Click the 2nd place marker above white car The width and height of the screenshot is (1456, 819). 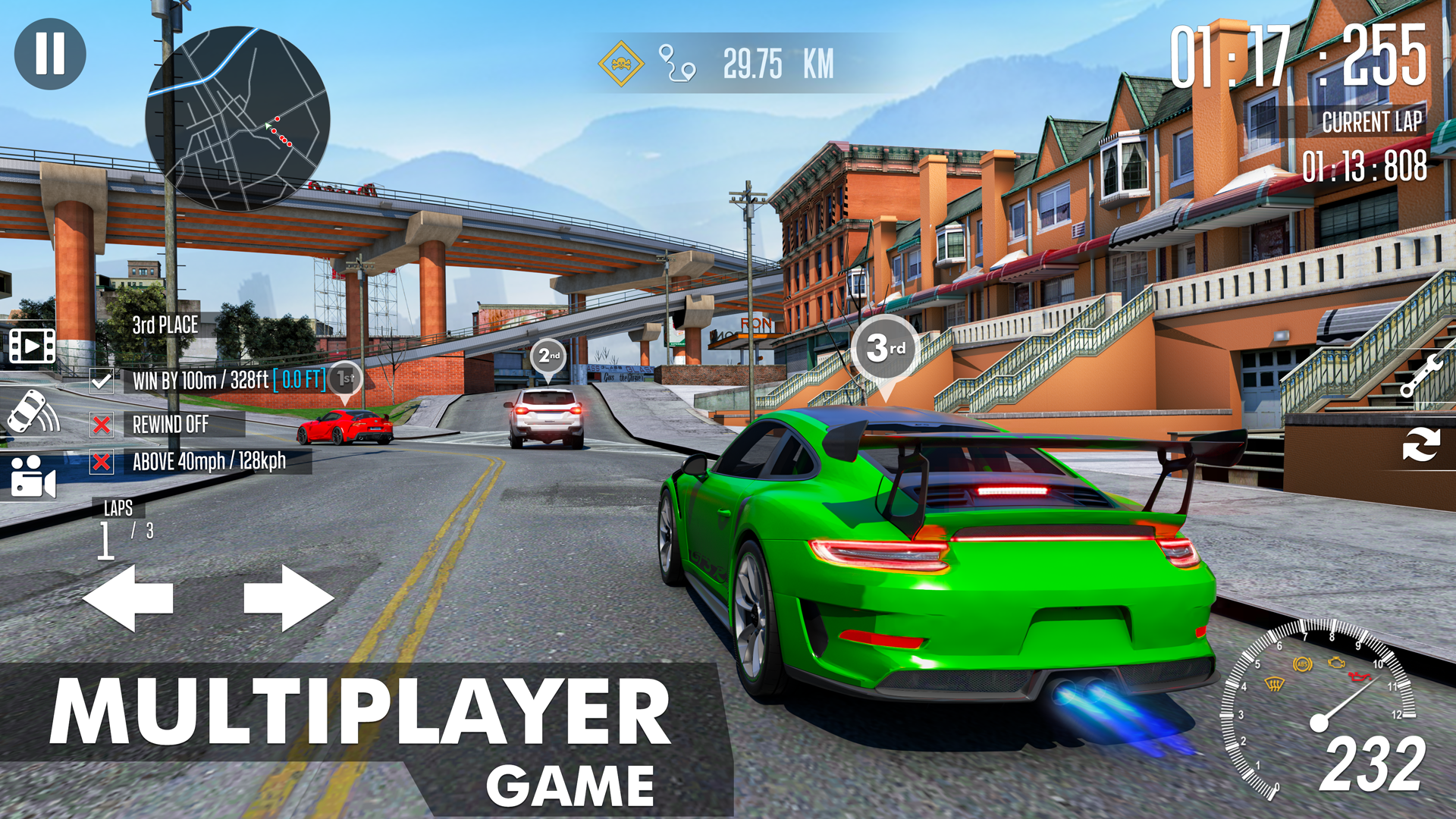point(548,356)
